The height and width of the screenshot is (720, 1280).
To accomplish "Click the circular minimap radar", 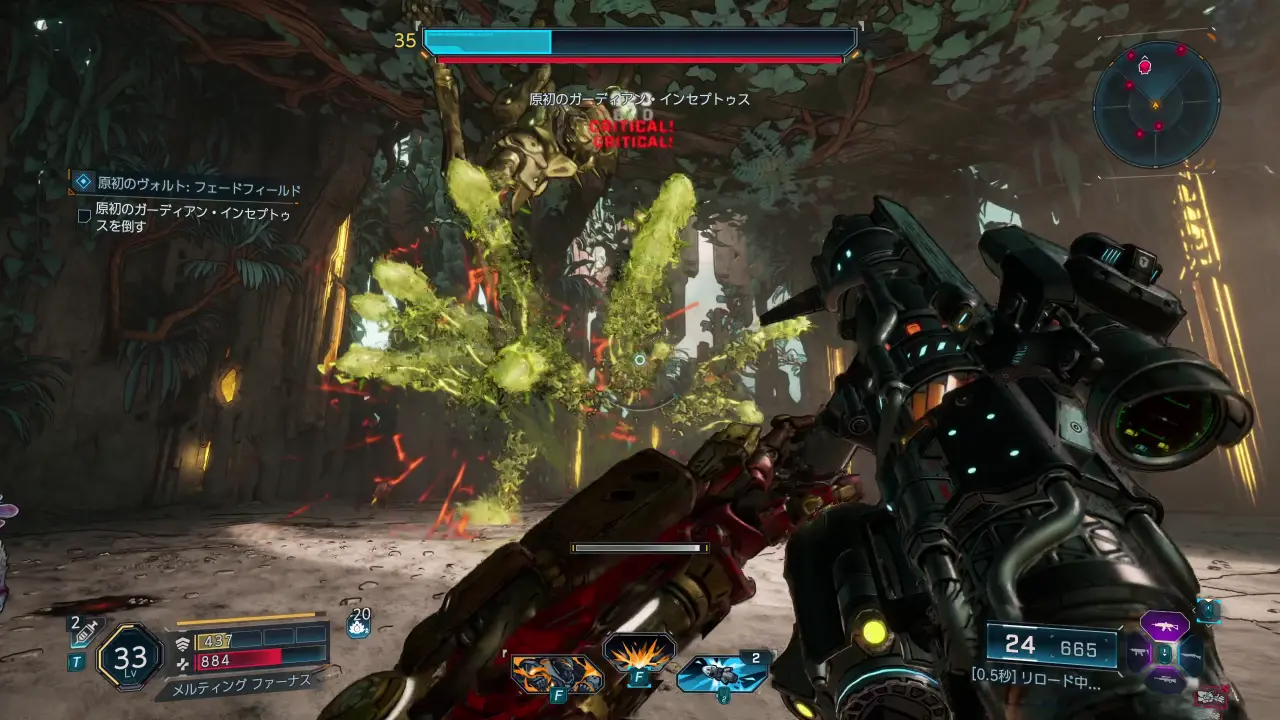I will pos(1156,103).
